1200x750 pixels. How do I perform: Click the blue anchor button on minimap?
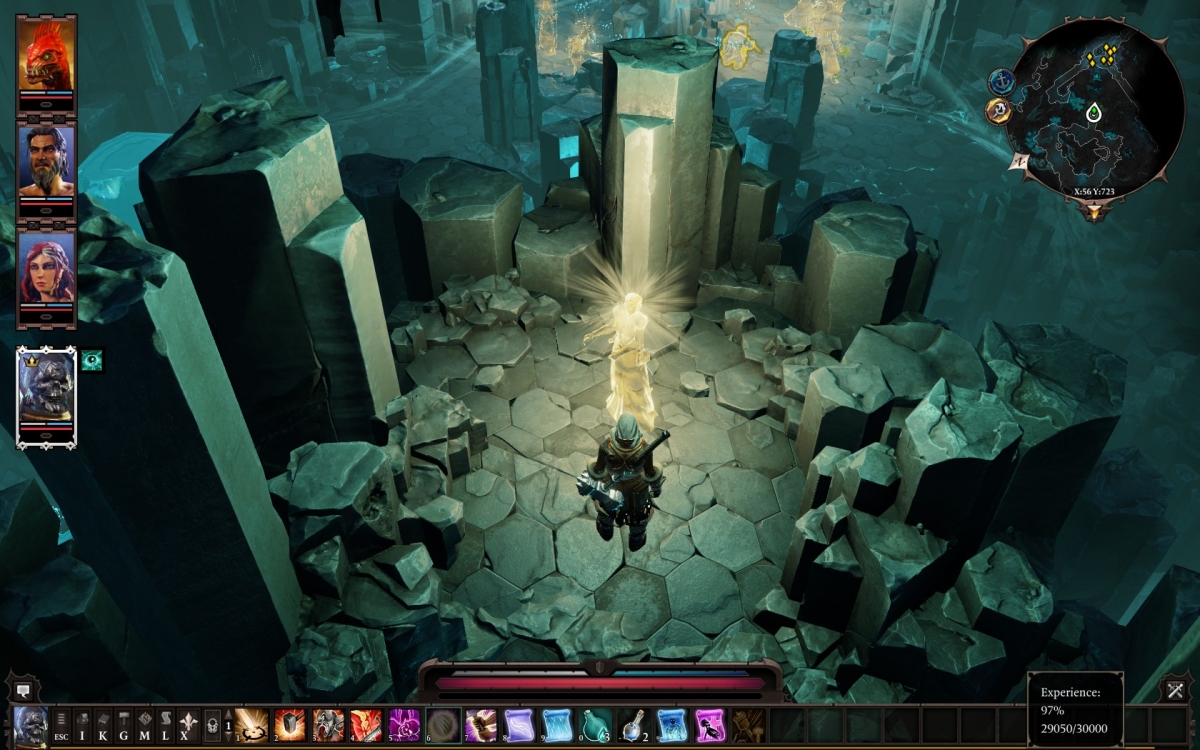1002,82
